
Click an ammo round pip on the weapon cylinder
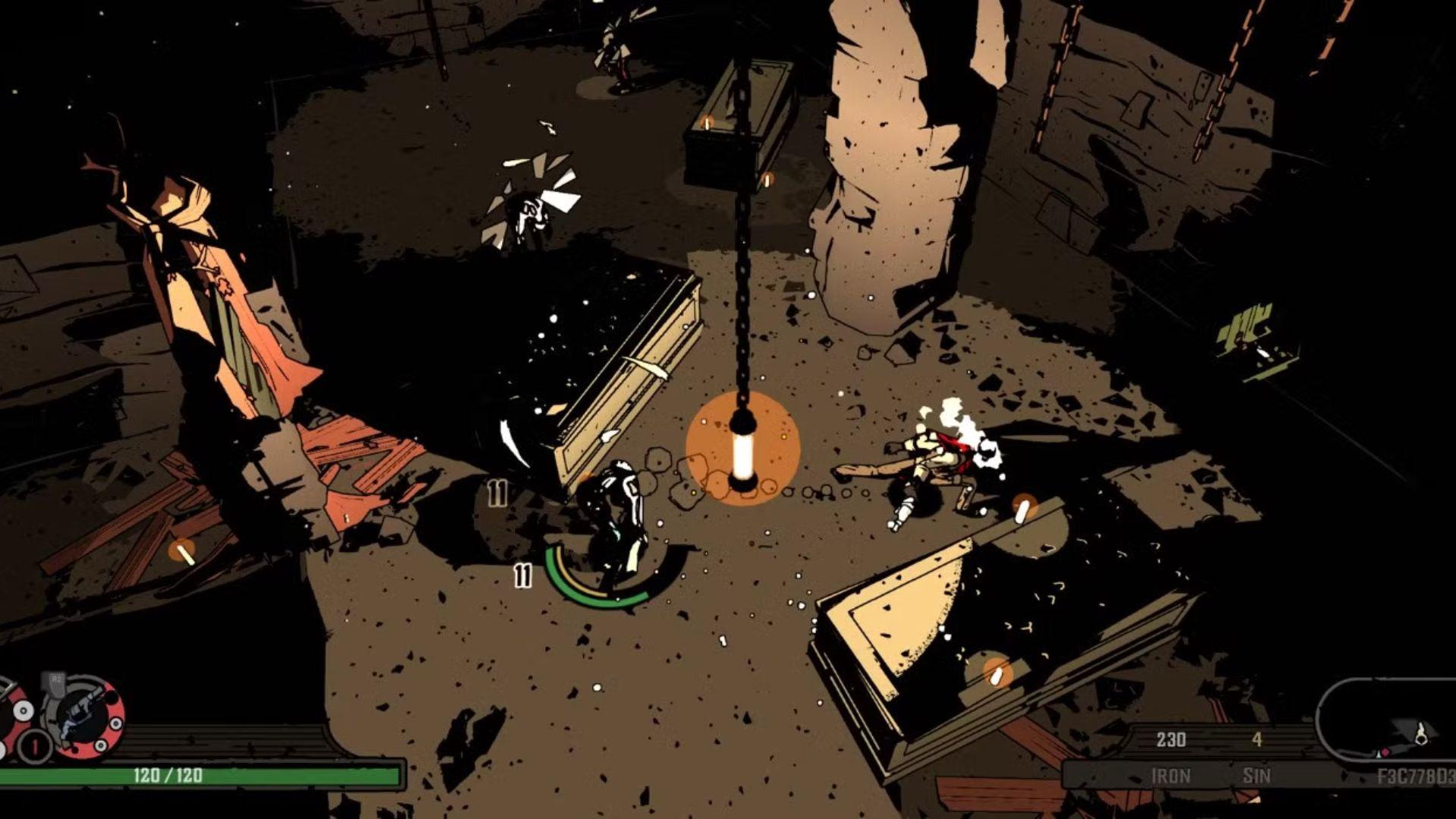pyautogui.click(x=116, y=722)
